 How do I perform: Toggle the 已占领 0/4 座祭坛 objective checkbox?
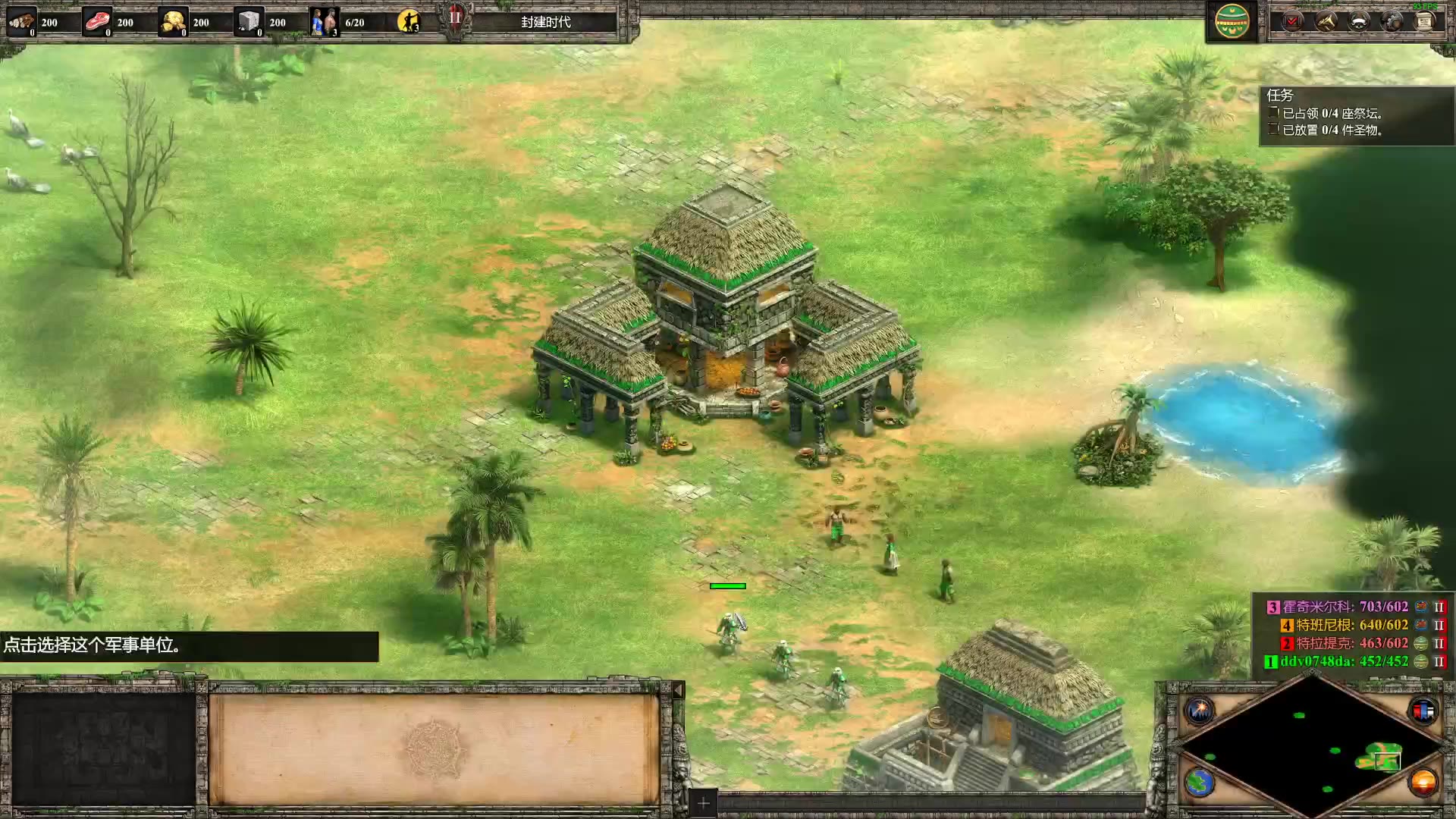pos(1272,114)
